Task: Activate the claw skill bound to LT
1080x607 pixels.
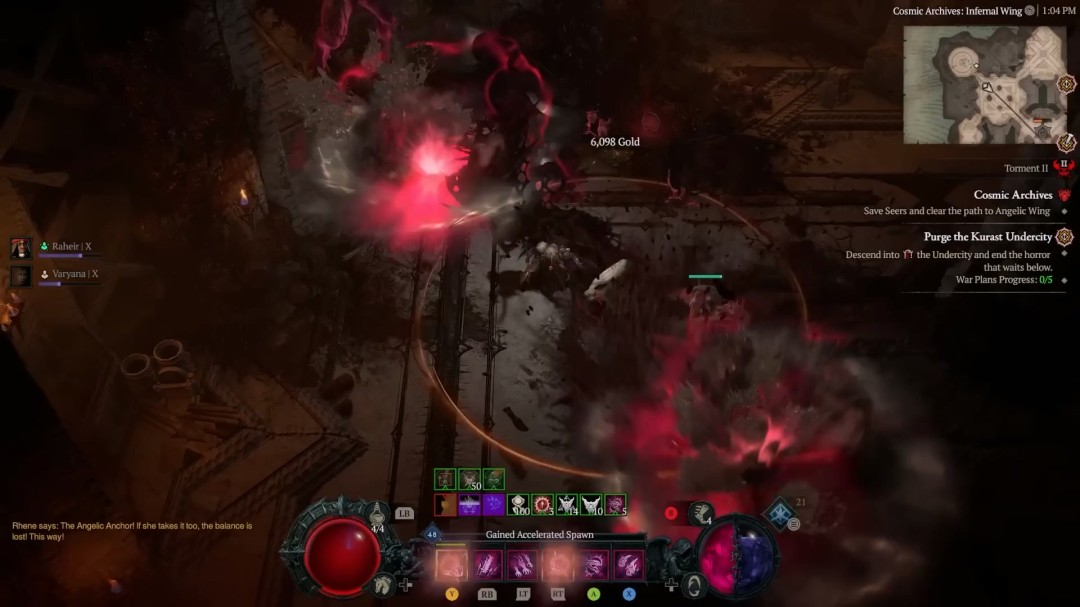Action: (x=522, y=566)
